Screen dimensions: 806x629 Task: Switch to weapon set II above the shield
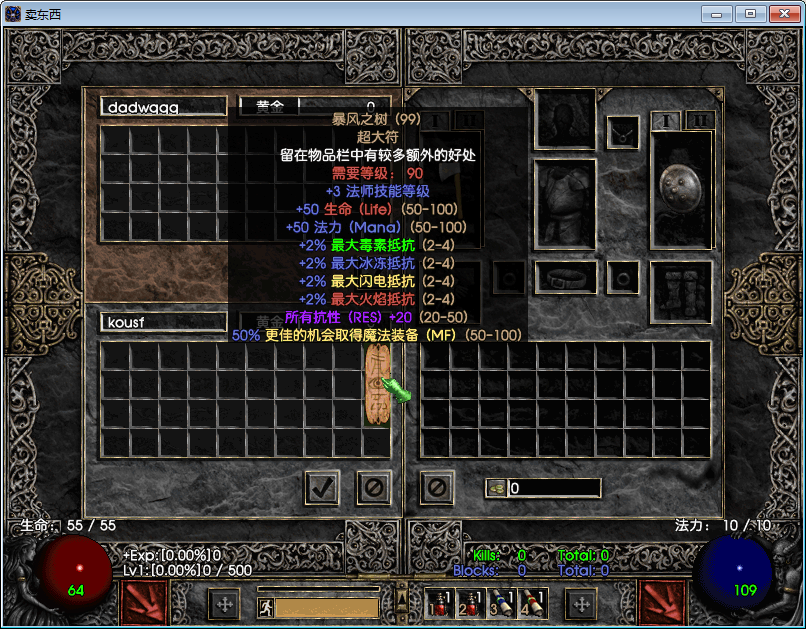pos(700,120)
